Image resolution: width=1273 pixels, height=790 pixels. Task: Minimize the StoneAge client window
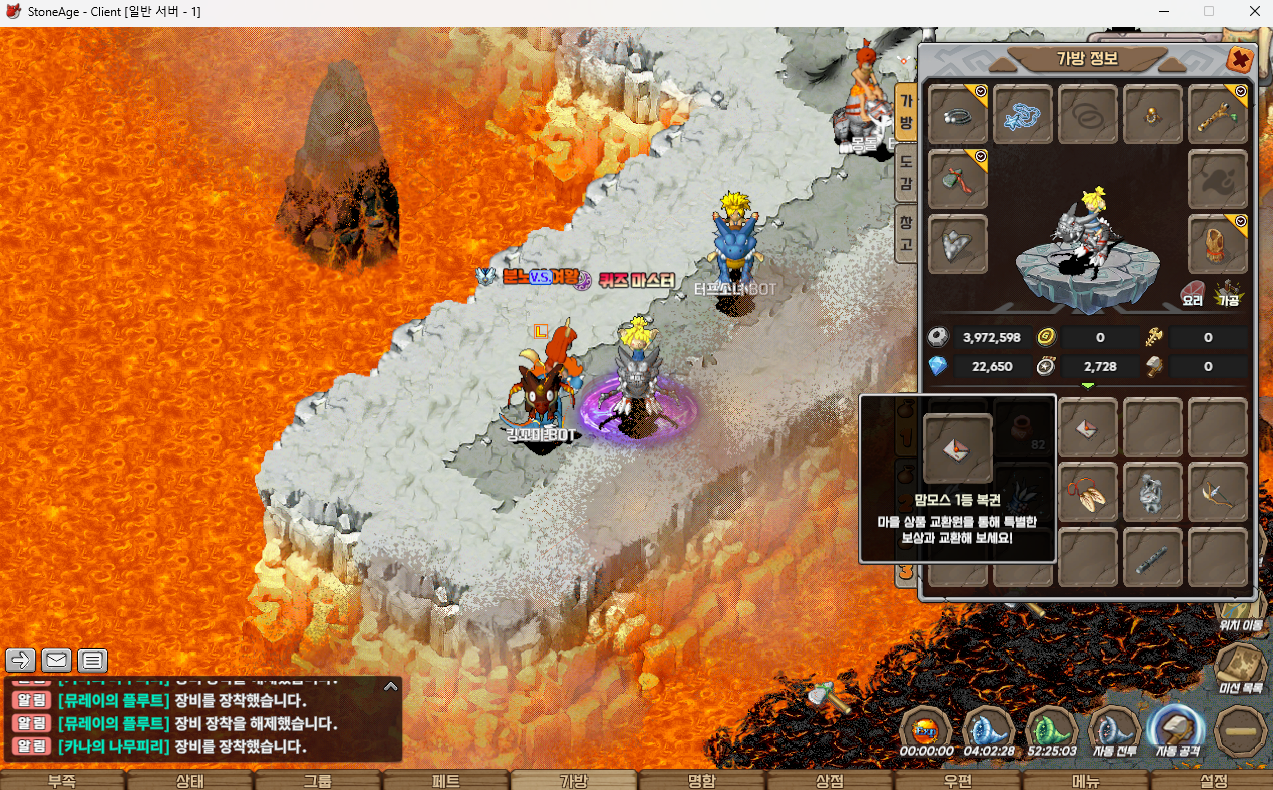[x=1163, y=12]
